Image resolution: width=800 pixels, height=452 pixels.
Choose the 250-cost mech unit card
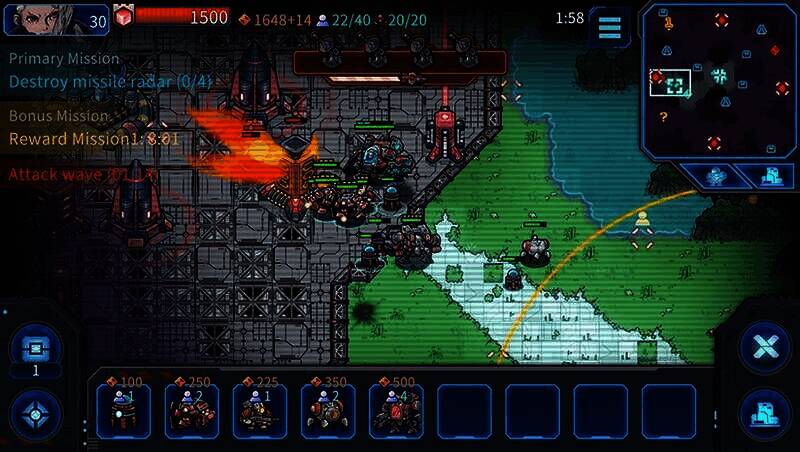tap(191, 410)
